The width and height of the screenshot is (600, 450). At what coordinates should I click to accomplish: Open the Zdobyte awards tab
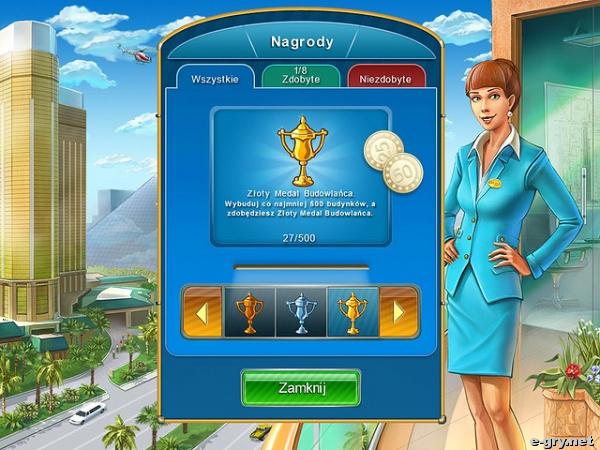300,77
